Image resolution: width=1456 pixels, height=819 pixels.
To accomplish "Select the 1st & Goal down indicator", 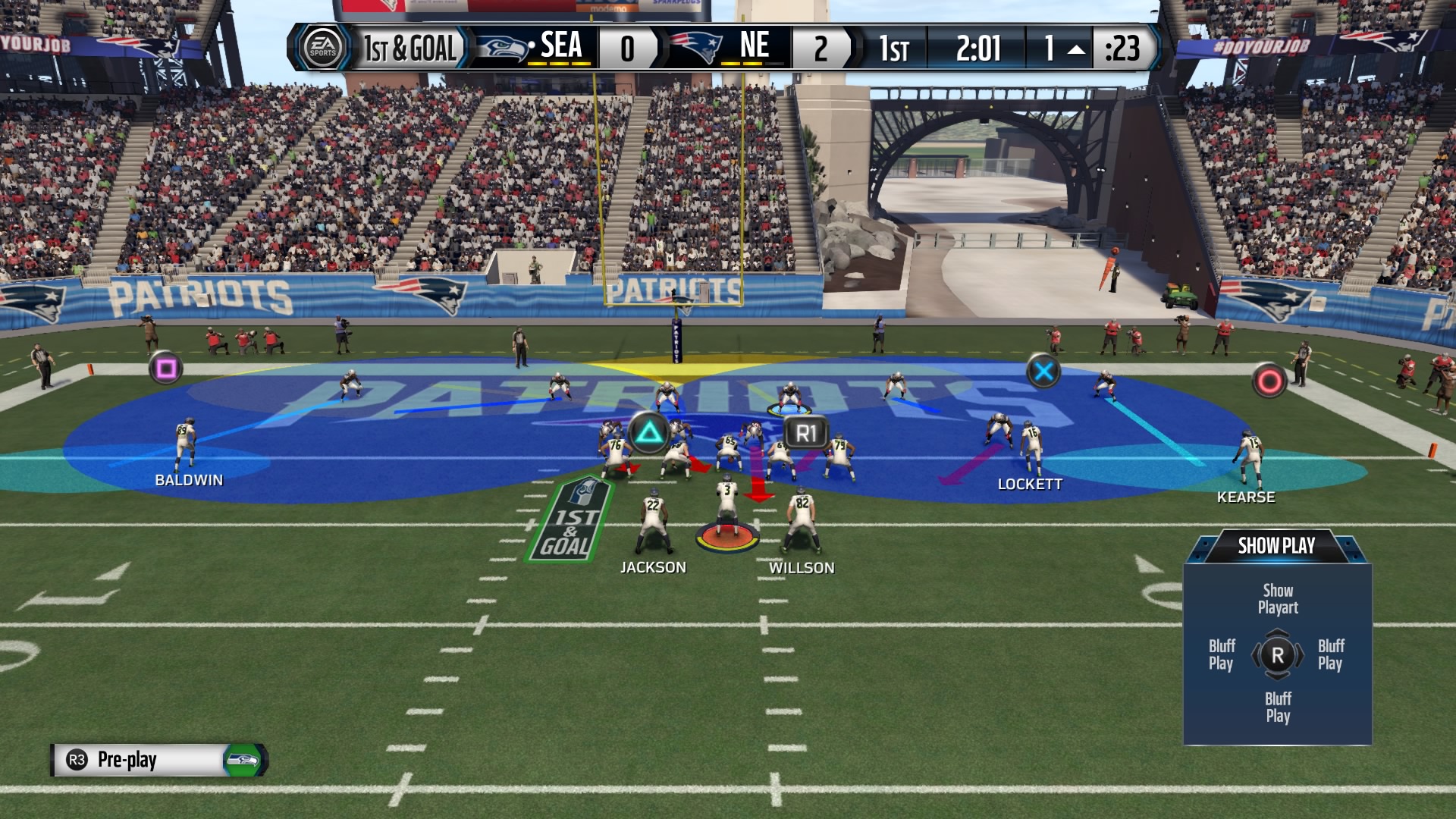I will coord(409,49).
